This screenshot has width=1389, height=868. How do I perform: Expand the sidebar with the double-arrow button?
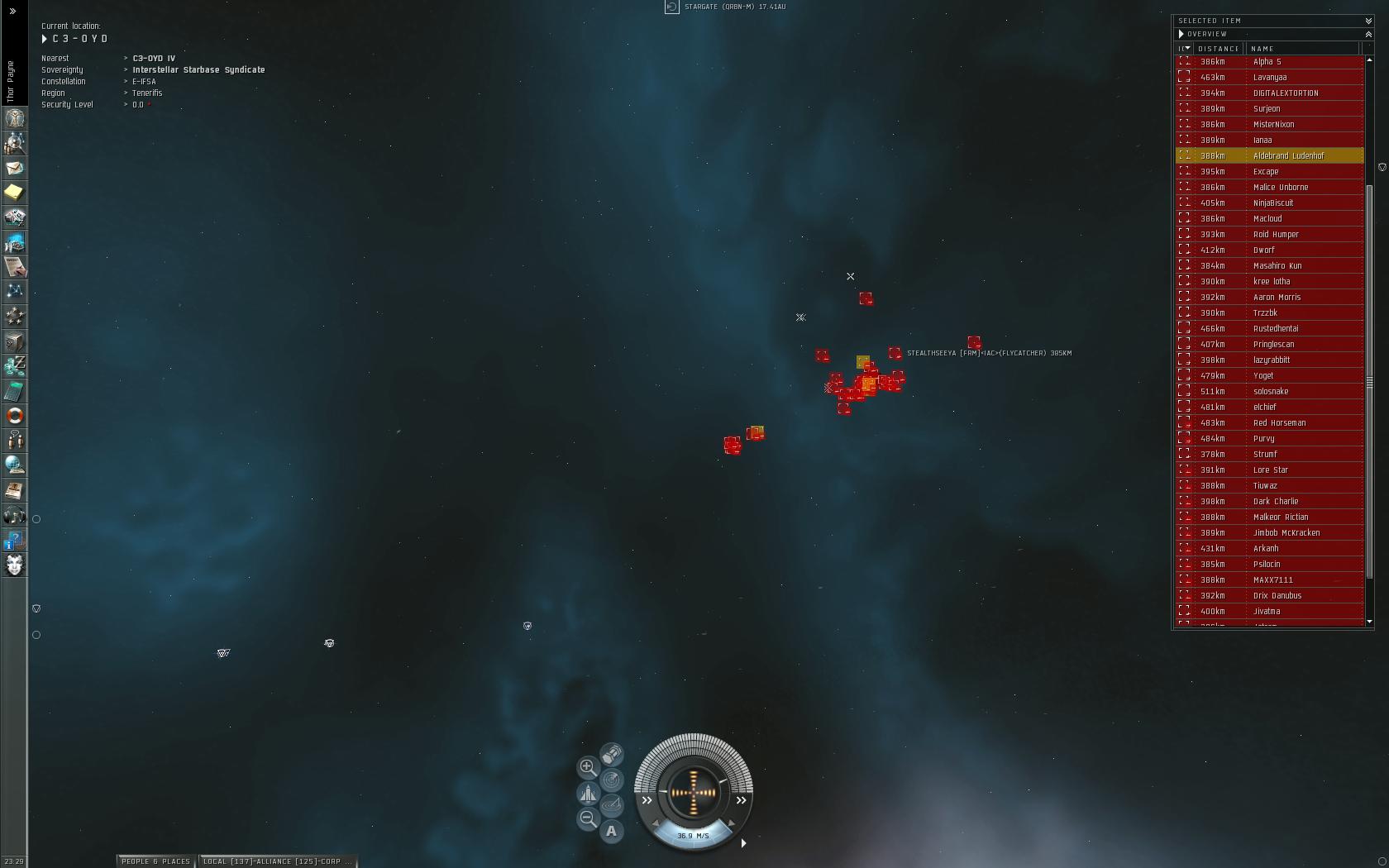click(12, 12)
